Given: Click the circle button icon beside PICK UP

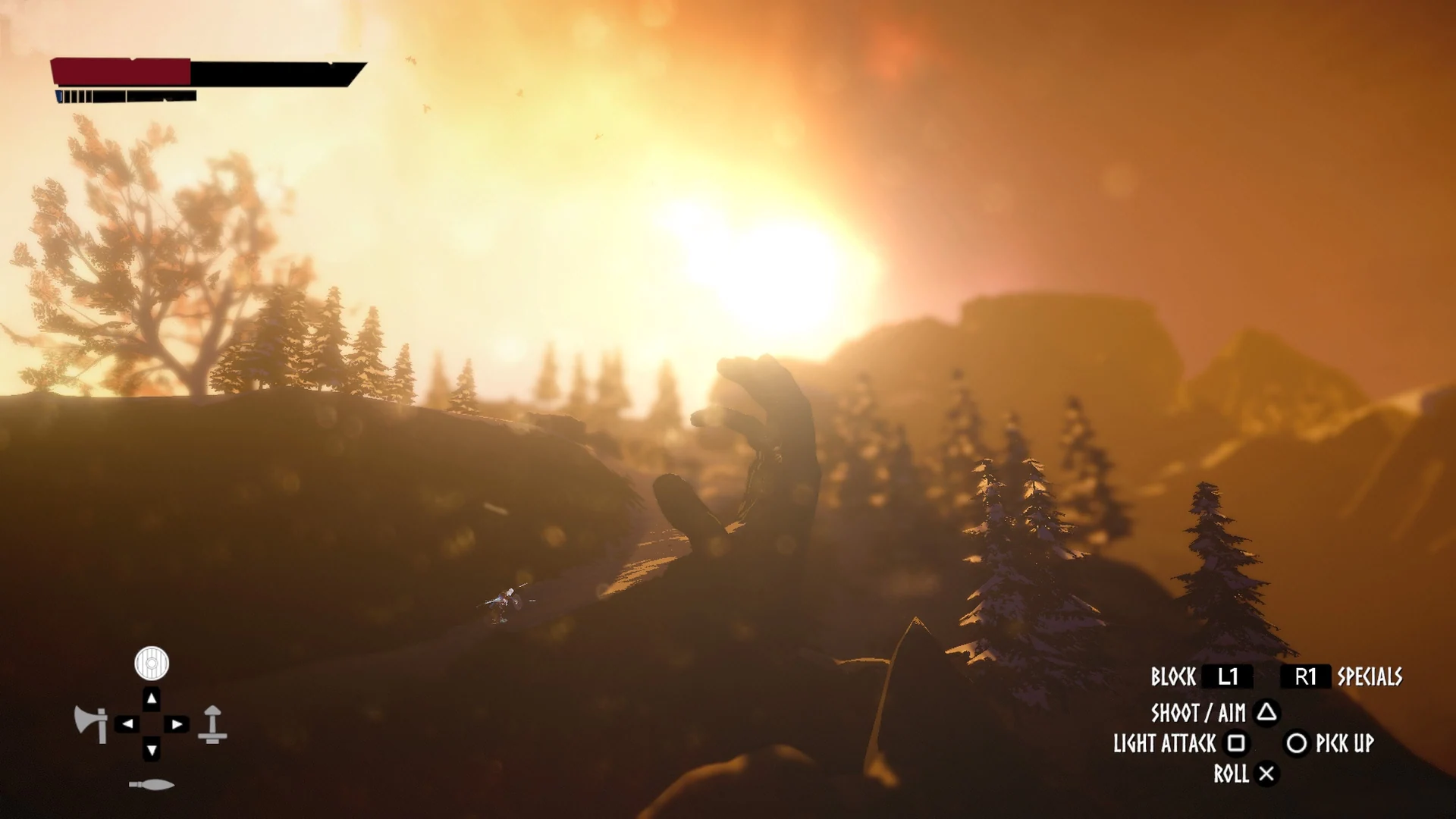Looking at the screenshot, I should click(x=1298, y=745).
